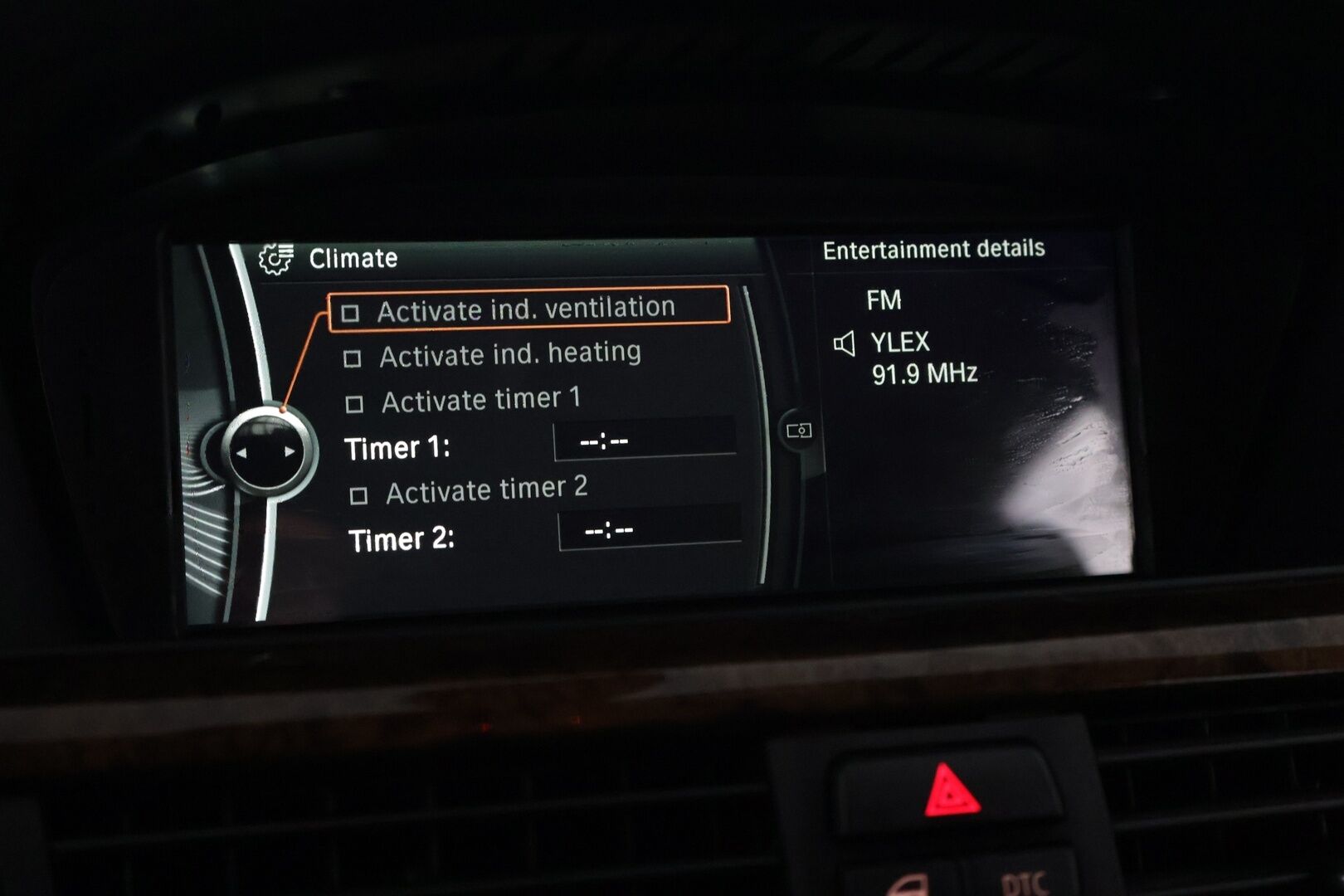This screenshot has height=896, width=1344.
Task: Select the Climate menu title
Action: [x=354, y=256]
